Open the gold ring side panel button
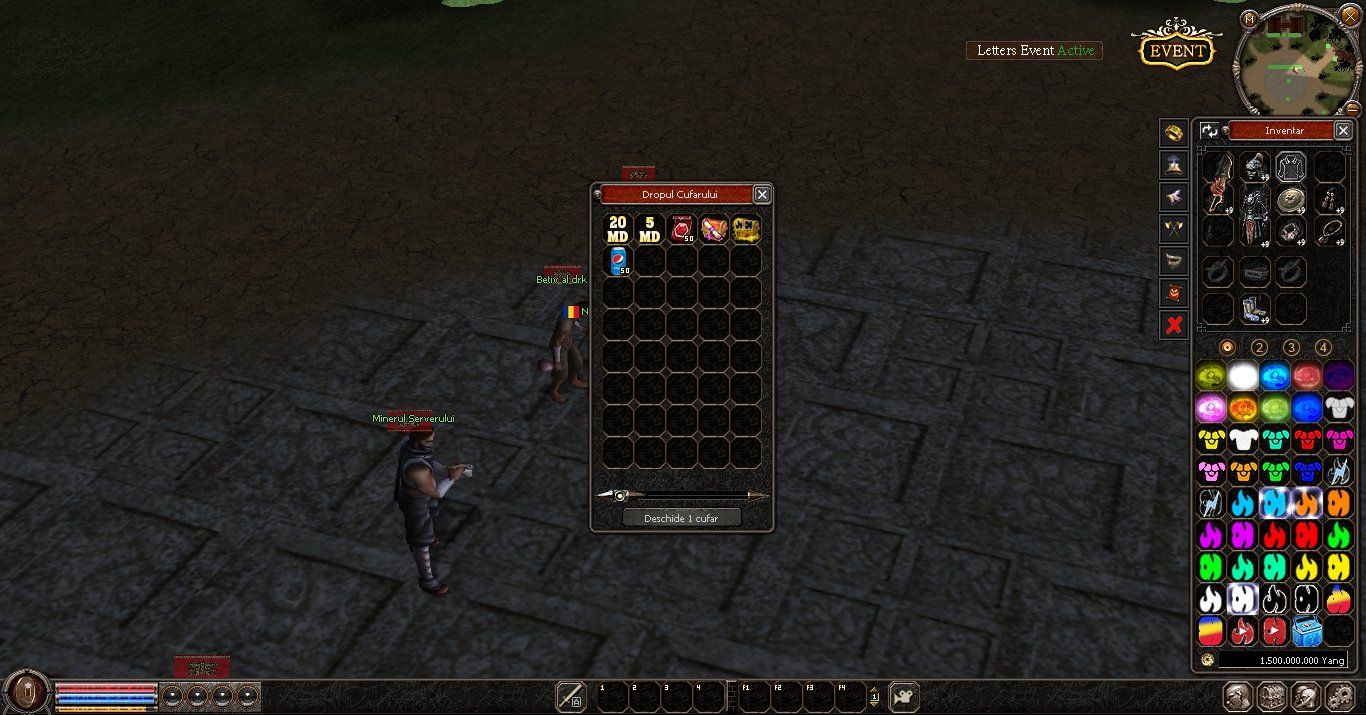 (x=1174, y=132)
